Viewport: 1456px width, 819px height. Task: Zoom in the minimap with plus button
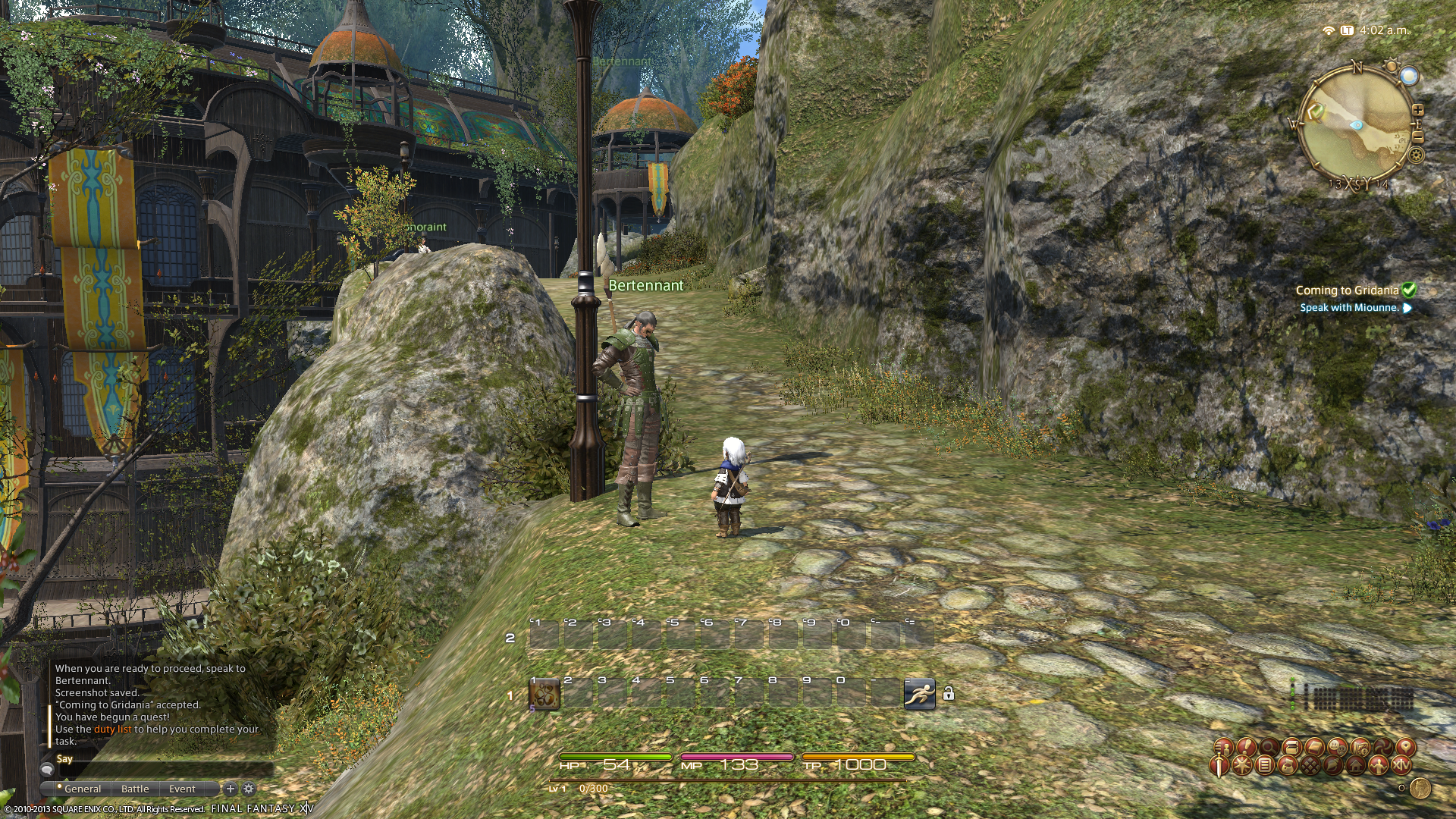coord(1417,111)
